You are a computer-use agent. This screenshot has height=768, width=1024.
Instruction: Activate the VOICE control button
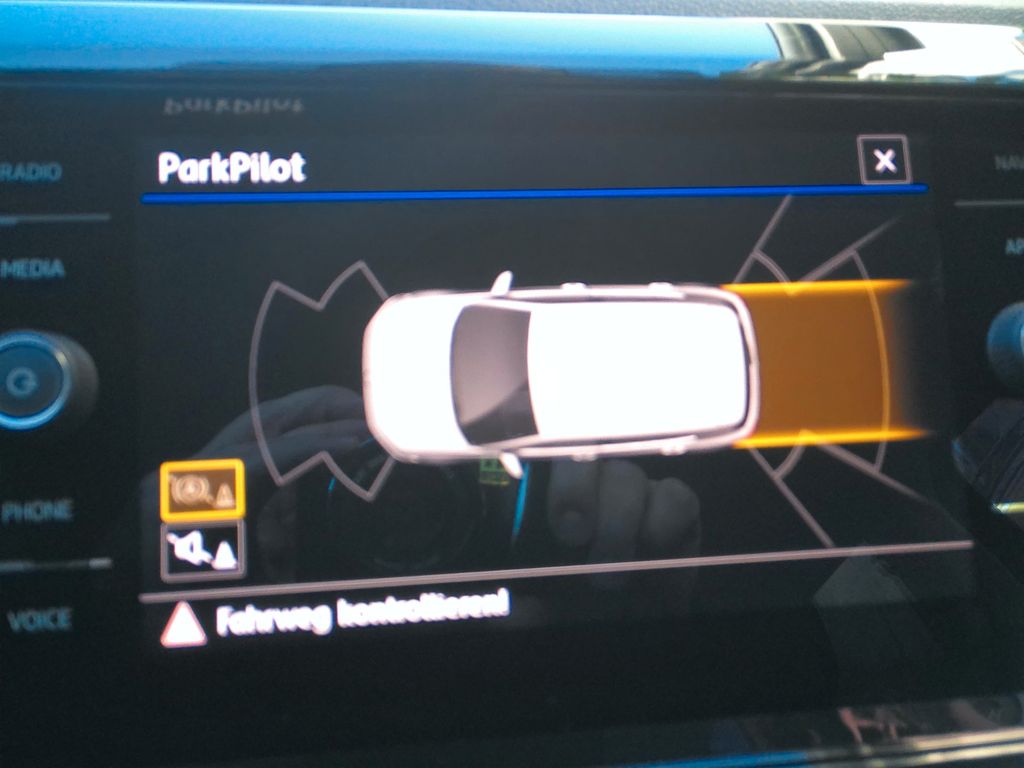tap(40, 621)
